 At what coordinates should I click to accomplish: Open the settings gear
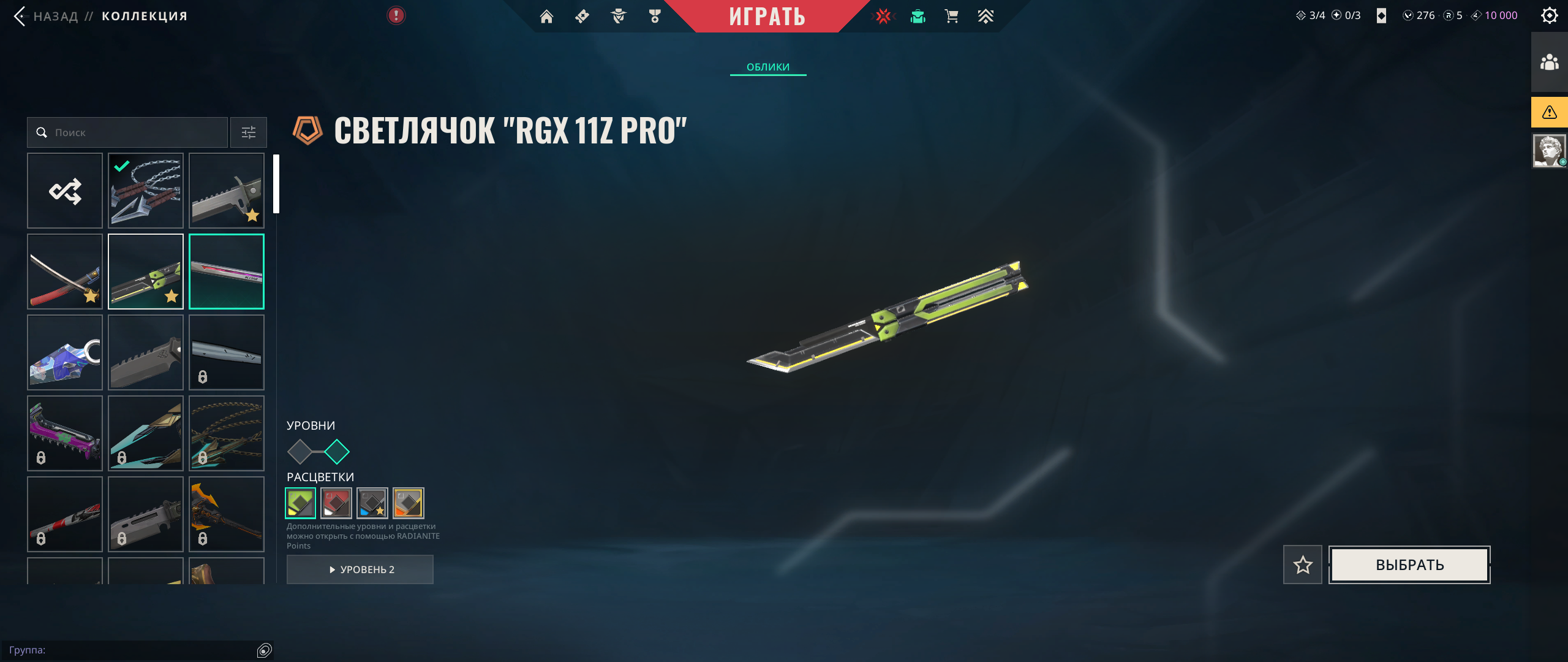tap(1549, 15)
